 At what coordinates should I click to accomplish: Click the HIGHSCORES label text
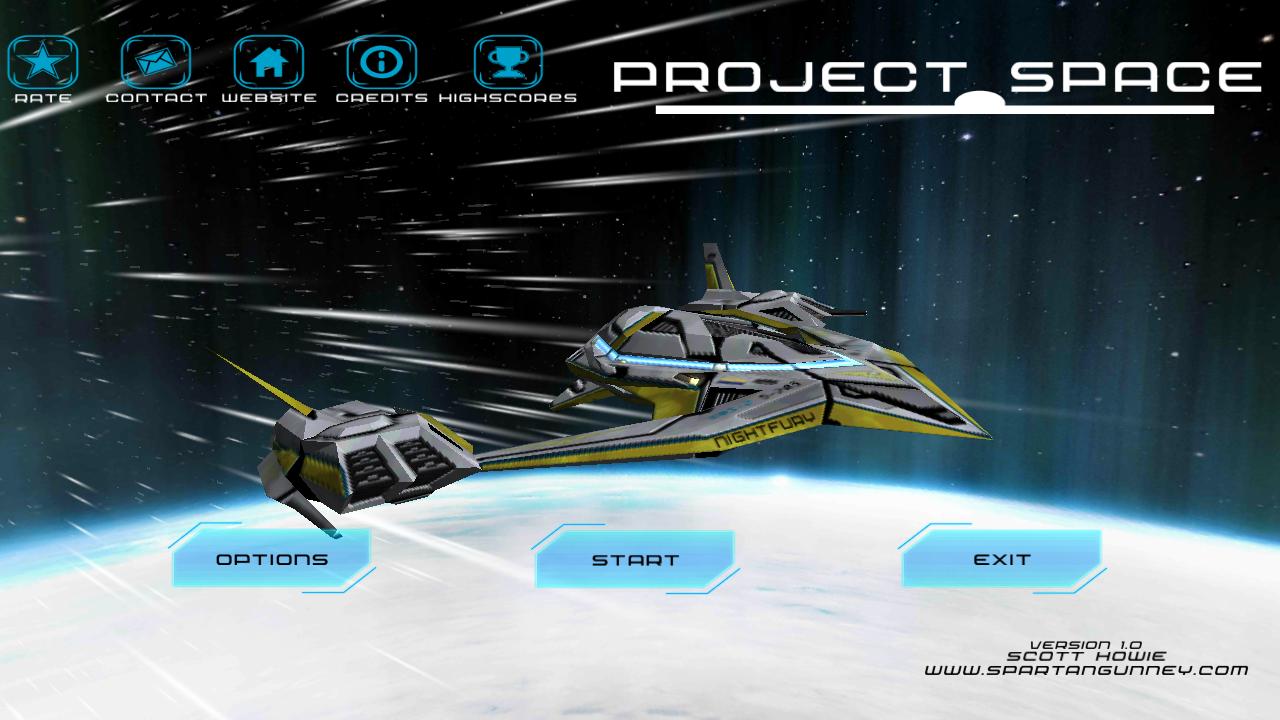click(x=511, y=98)
